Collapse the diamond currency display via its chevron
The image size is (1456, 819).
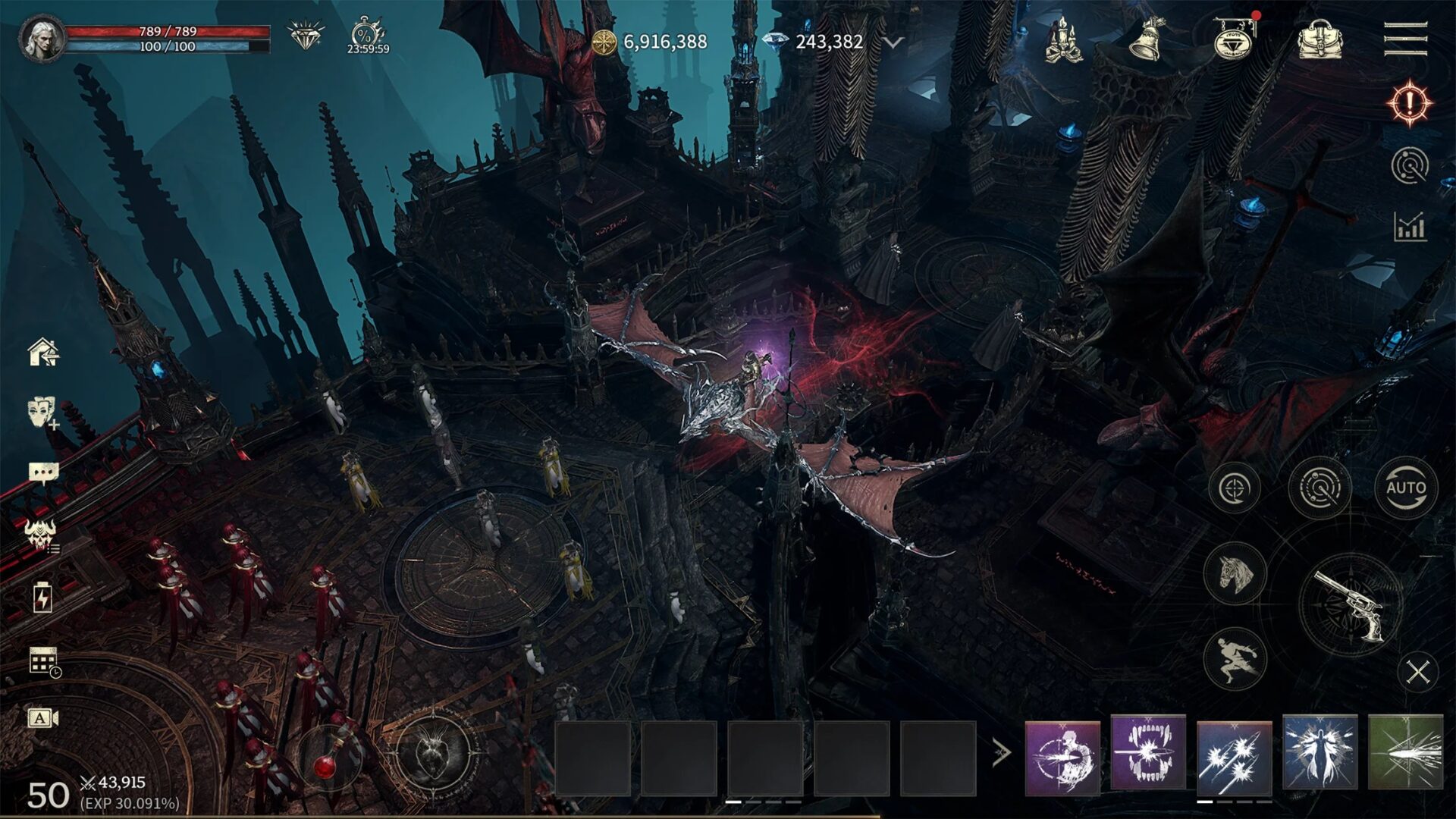pyautogui.click(x=893, y=43)
